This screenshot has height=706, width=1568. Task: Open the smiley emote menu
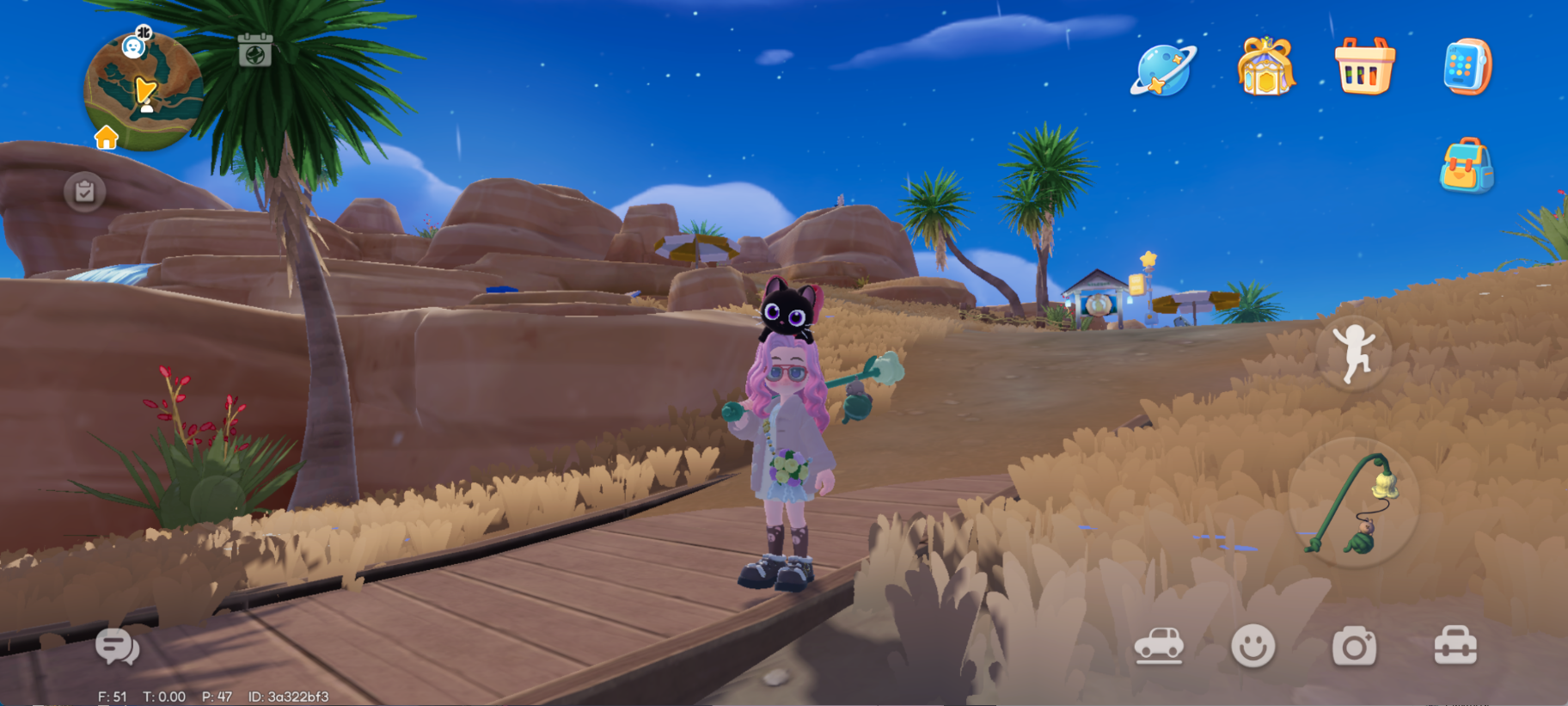(x=1253, y=646)
